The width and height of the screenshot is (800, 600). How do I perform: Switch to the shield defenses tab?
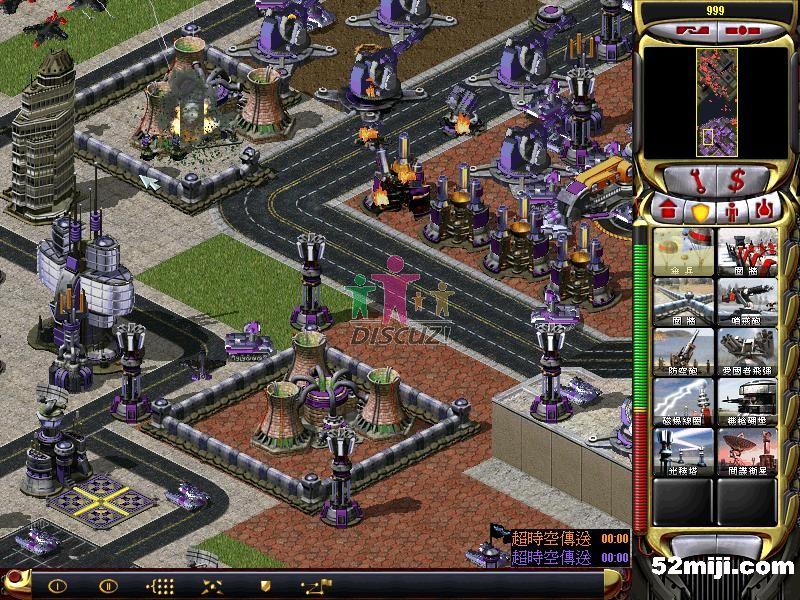click(x=700, y=211)
